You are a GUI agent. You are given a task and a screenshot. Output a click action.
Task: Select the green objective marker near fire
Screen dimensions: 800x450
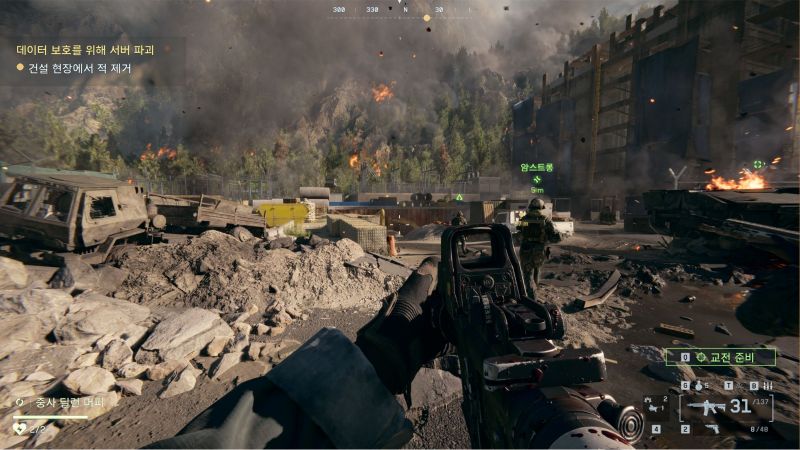pyautogui.click(x=759, y=164)
